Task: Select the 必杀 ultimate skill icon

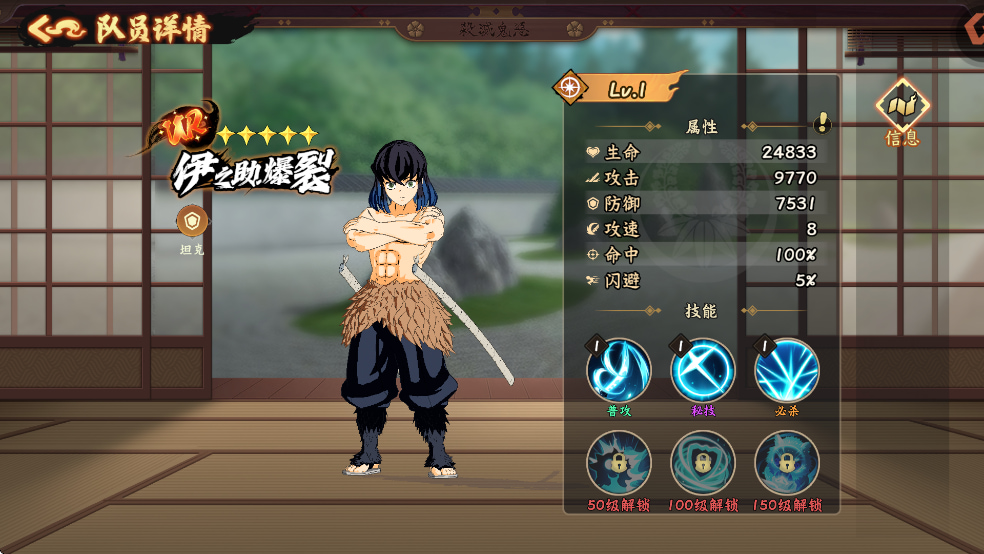Action: [x=787, y=371]
